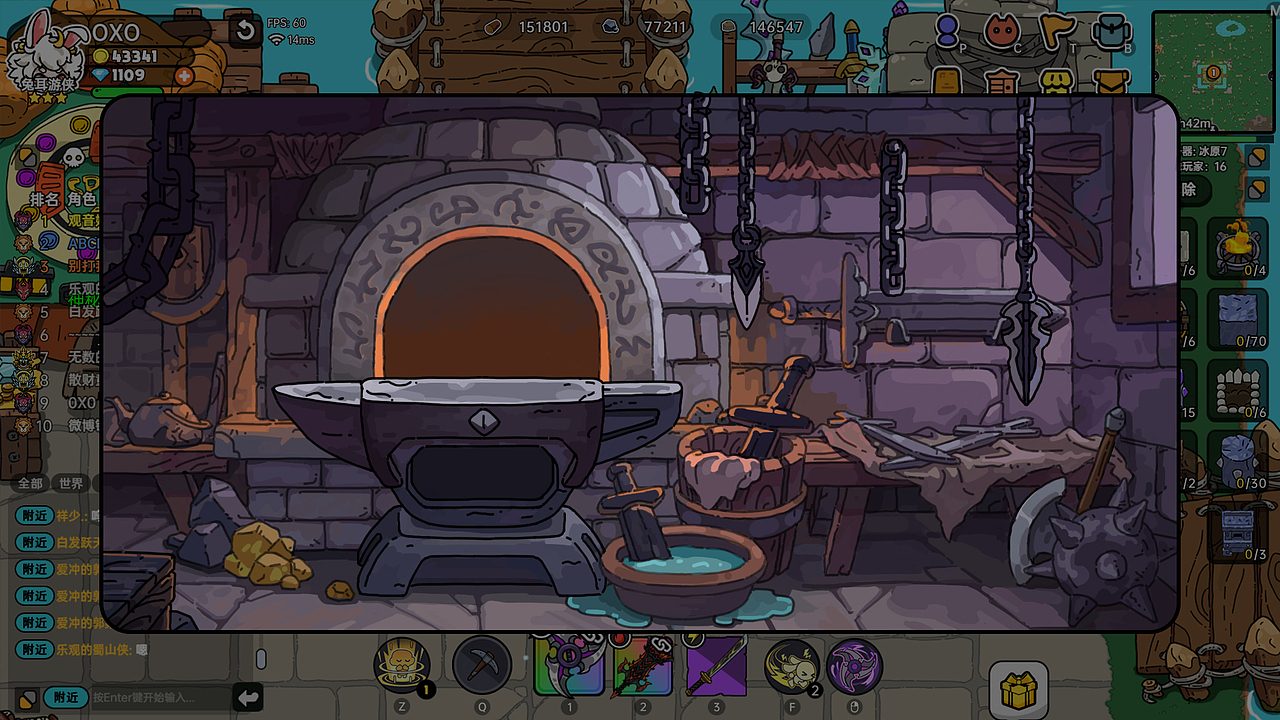
Task: Open the red cat face menu
Action: coord(1000,31)
